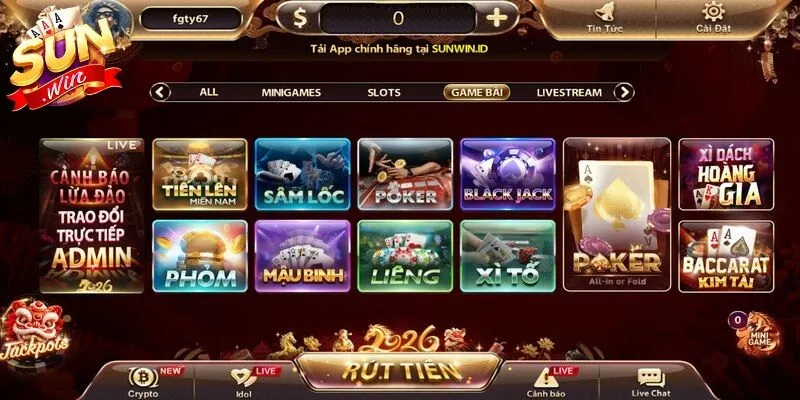Screen dimensions: 800x400
Task: Open the Cài Đặt settings
Action: click(x=714, y=17)
